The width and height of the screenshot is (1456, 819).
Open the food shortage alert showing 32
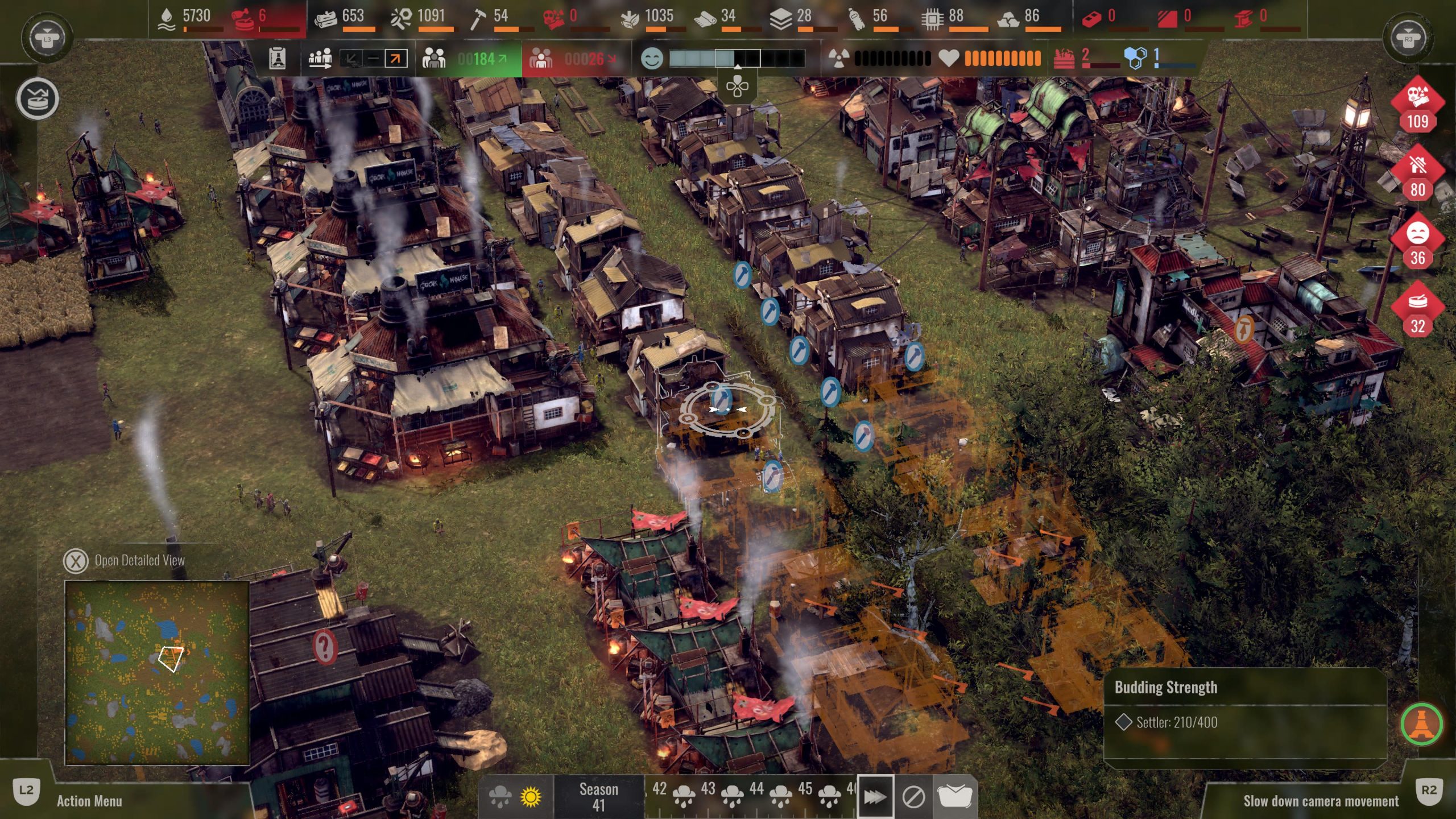point(1417,309)
